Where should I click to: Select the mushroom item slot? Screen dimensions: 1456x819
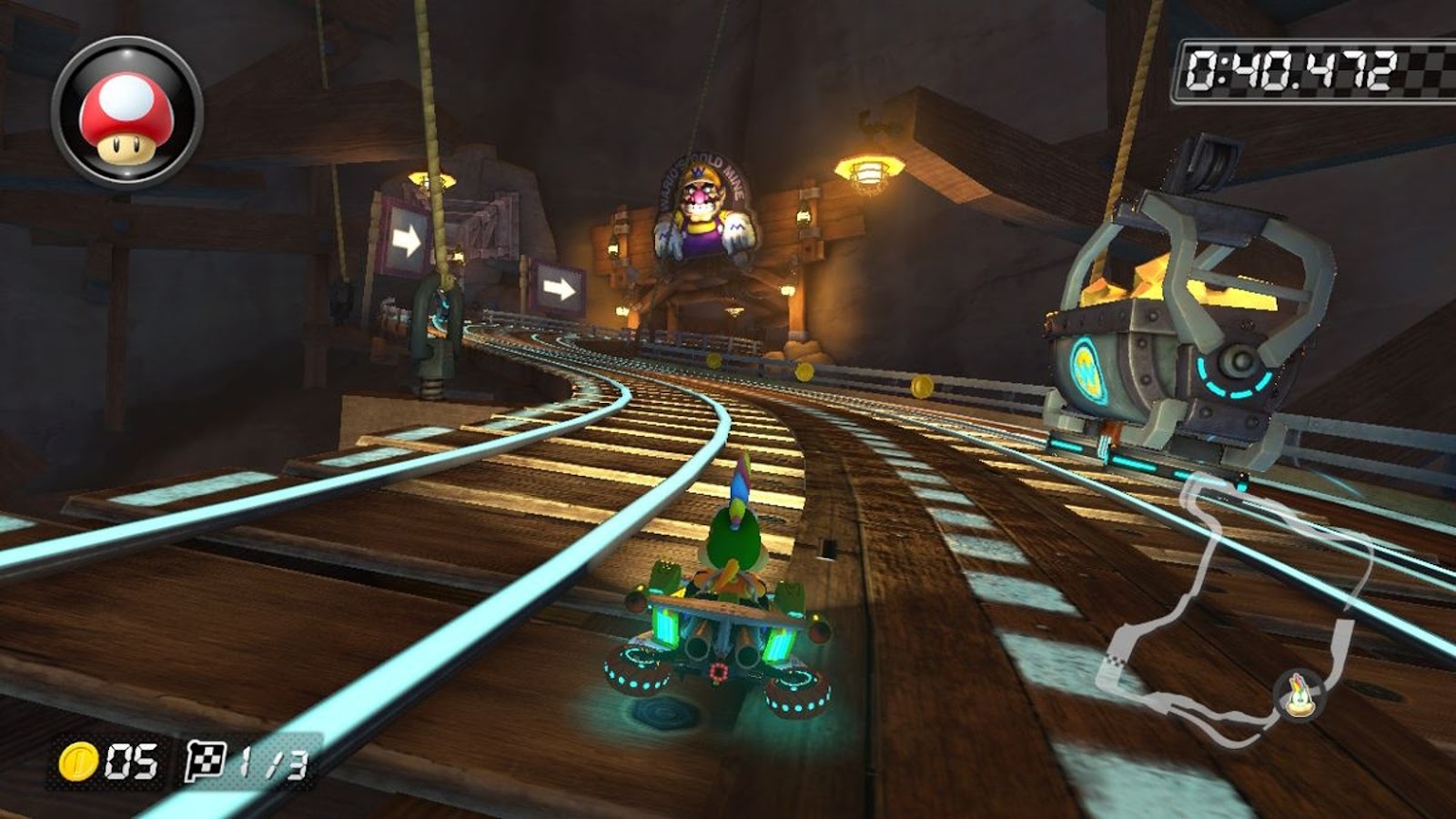[126, 113]
